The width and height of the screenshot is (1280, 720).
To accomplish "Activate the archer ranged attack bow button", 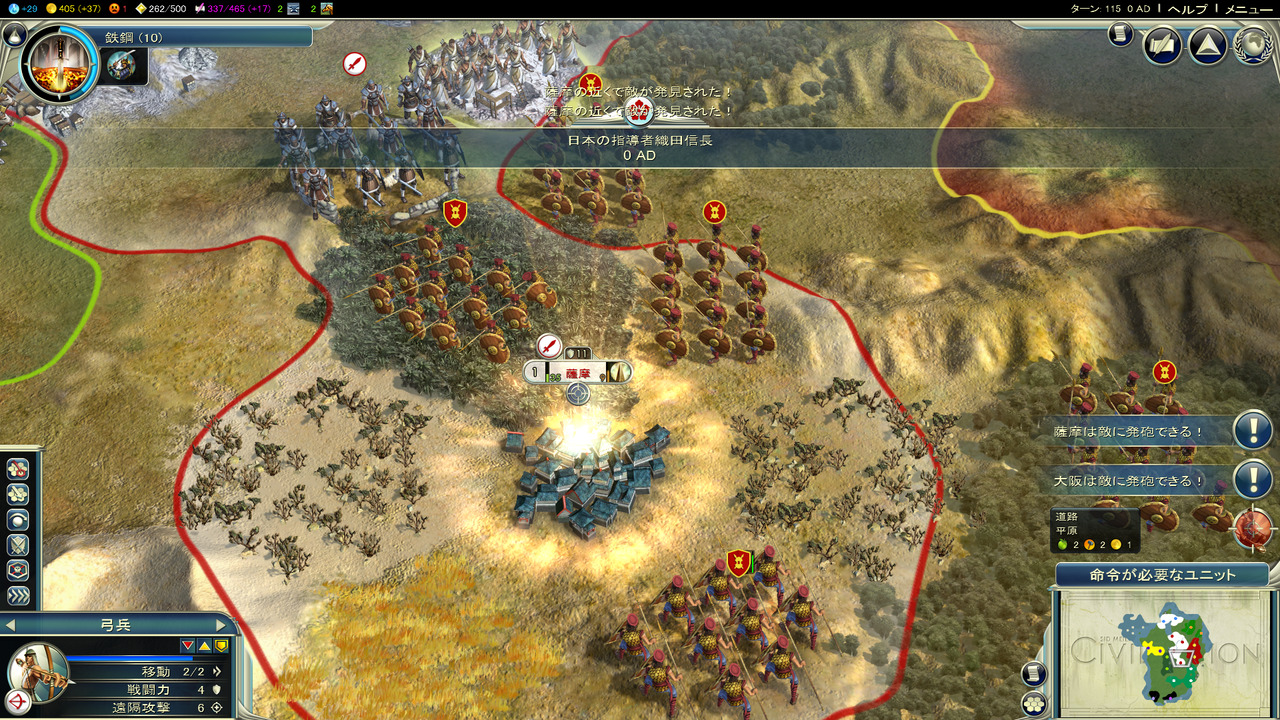I will tap(18, 699).
